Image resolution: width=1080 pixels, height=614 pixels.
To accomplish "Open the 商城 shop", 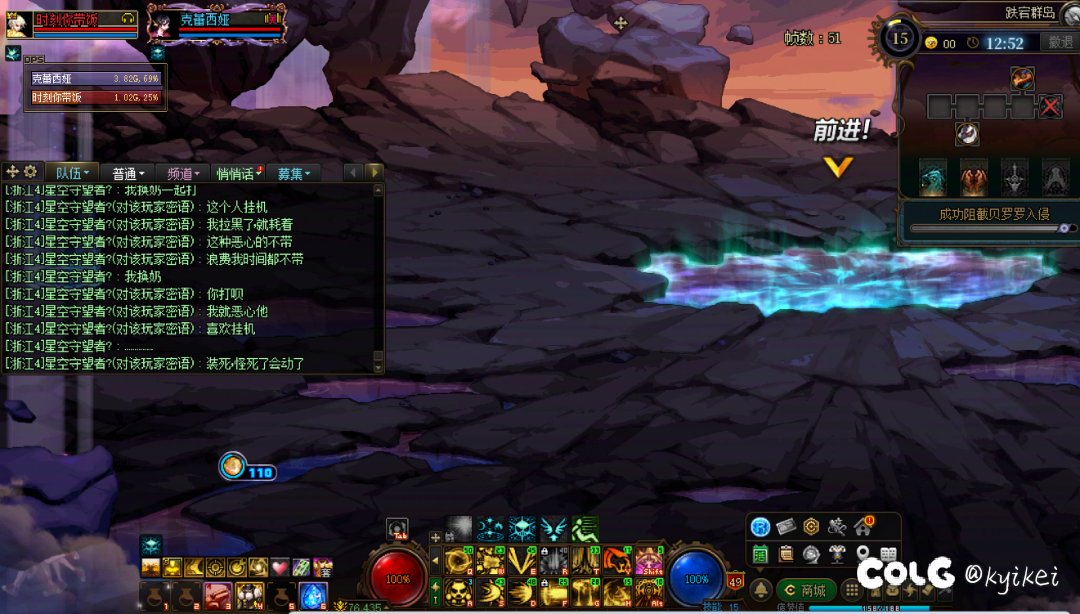I will (x=804, y=590).
